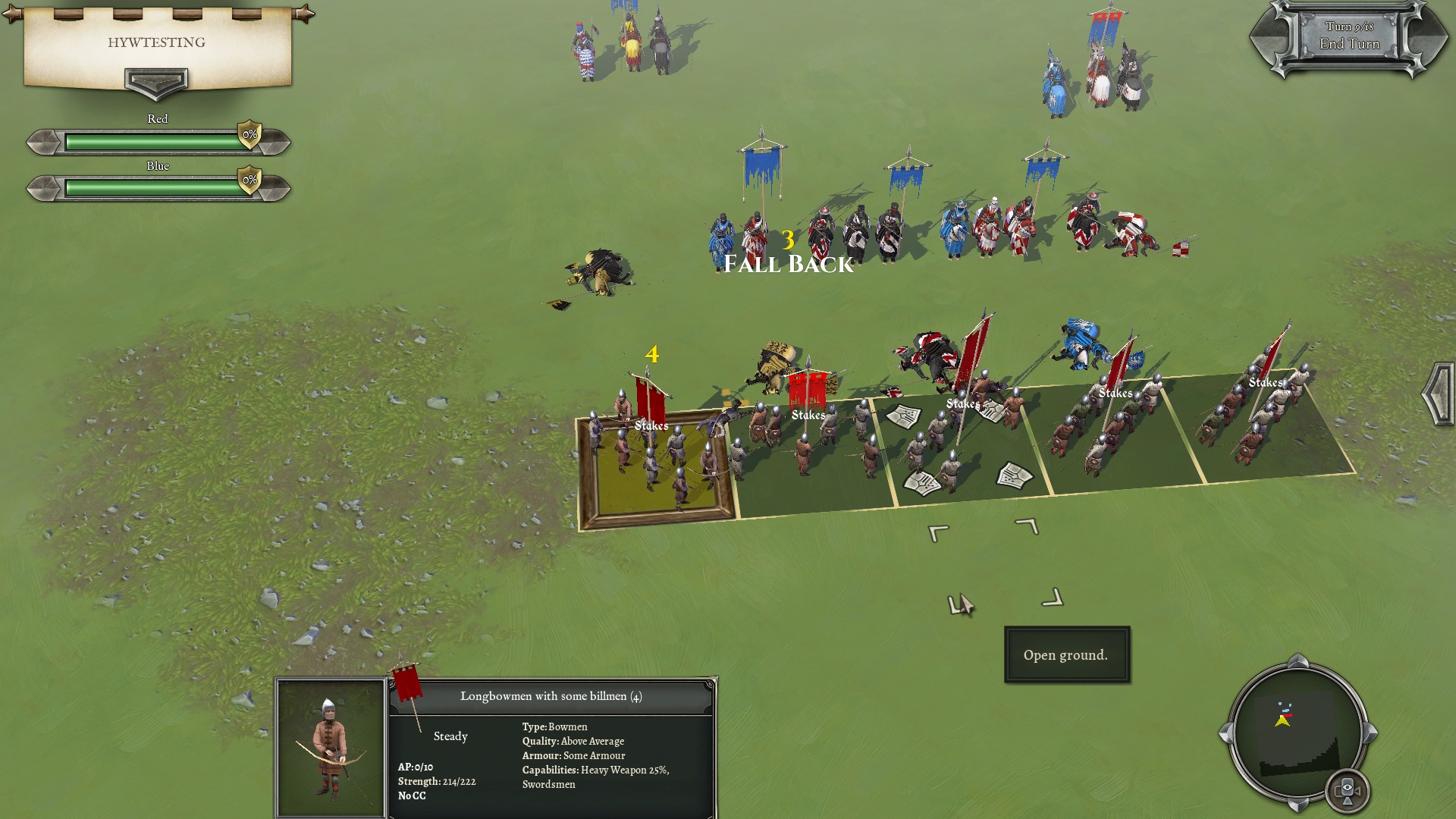The height and width of the screenshot is (819, 1456).
Task: Click the minimap's top arrow
Action: click(1298, 660)
